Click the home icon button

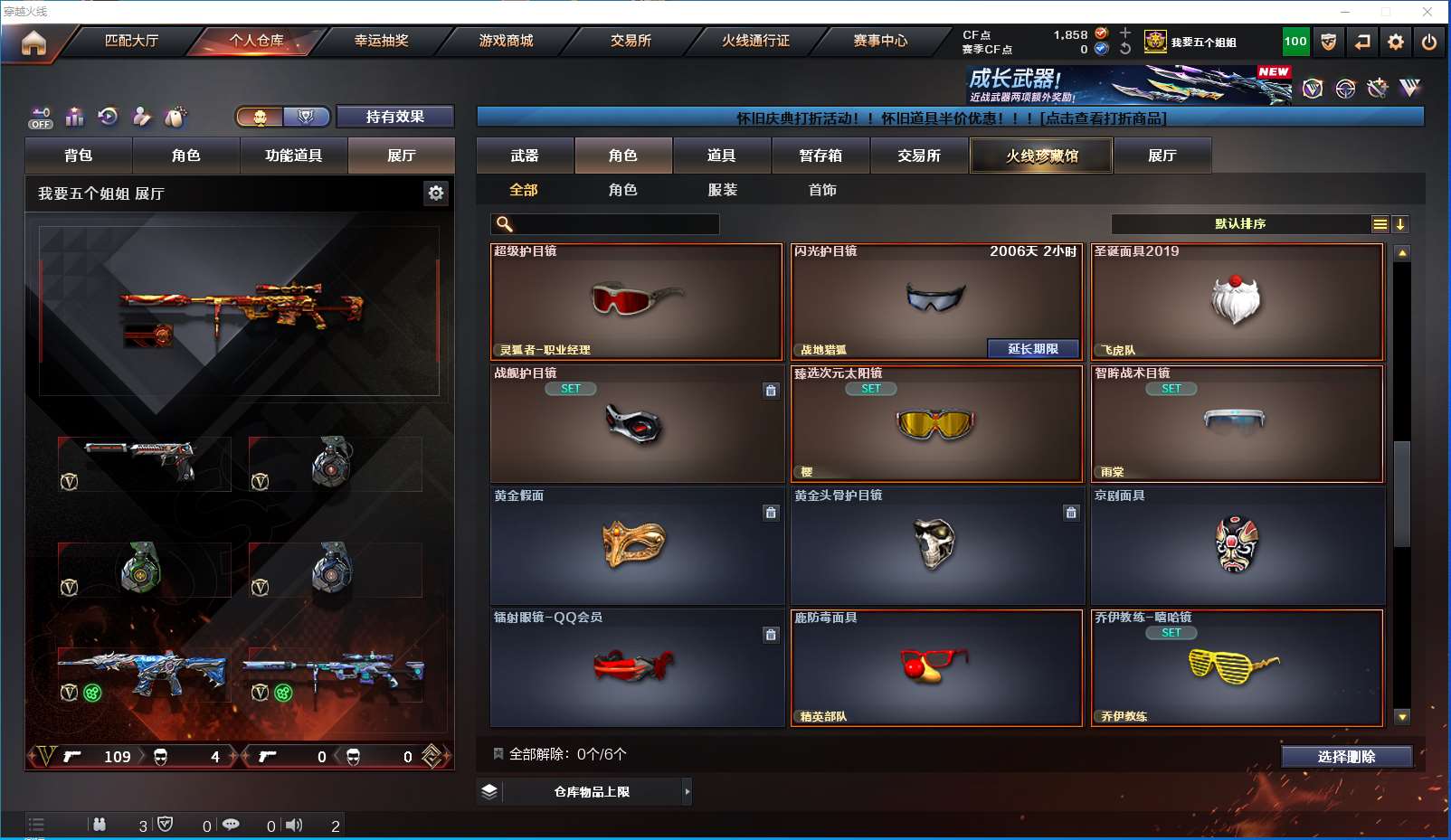click(33, 42)
